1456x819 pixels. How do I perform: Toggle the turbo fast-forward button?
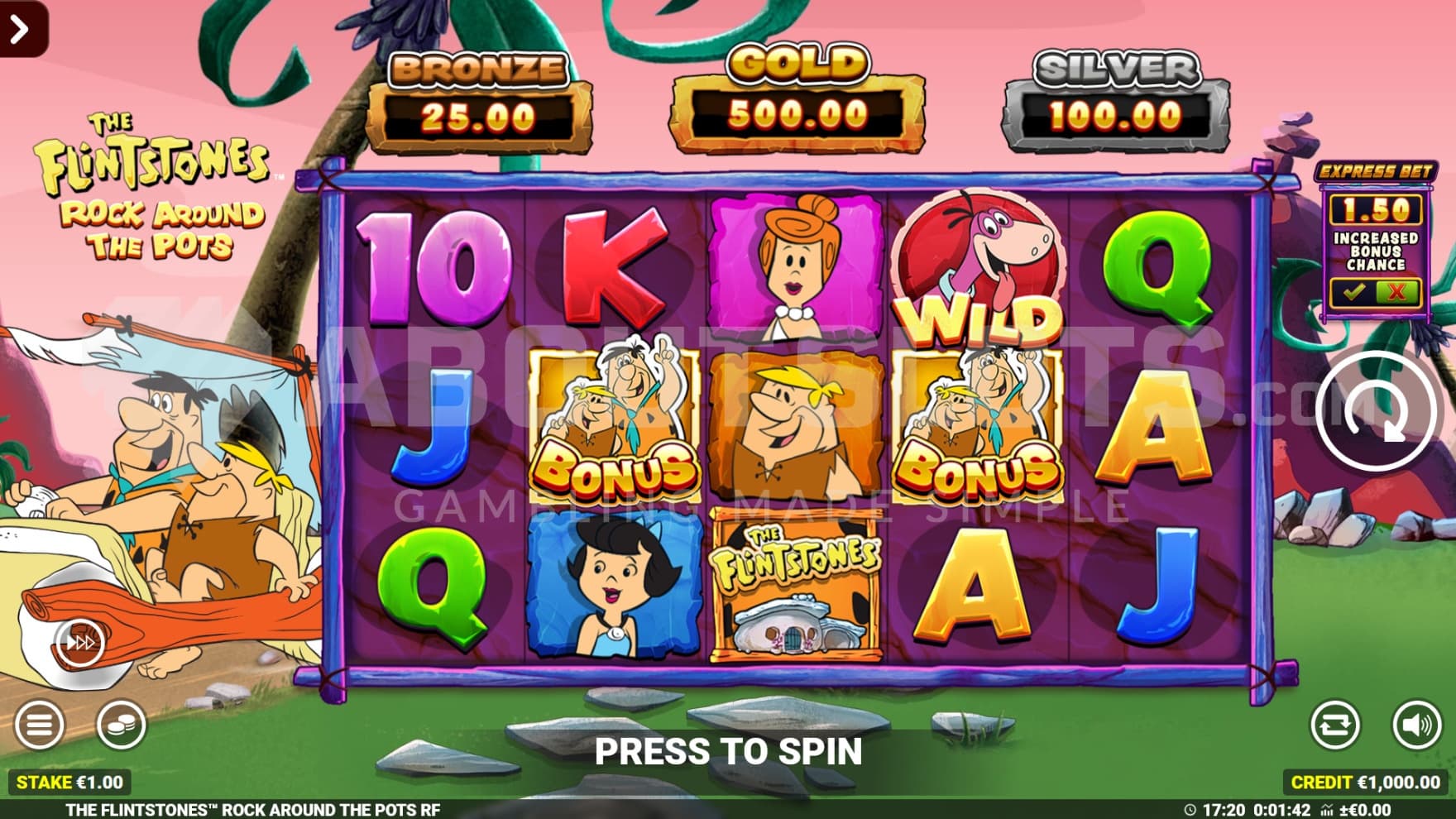[80, 643]
